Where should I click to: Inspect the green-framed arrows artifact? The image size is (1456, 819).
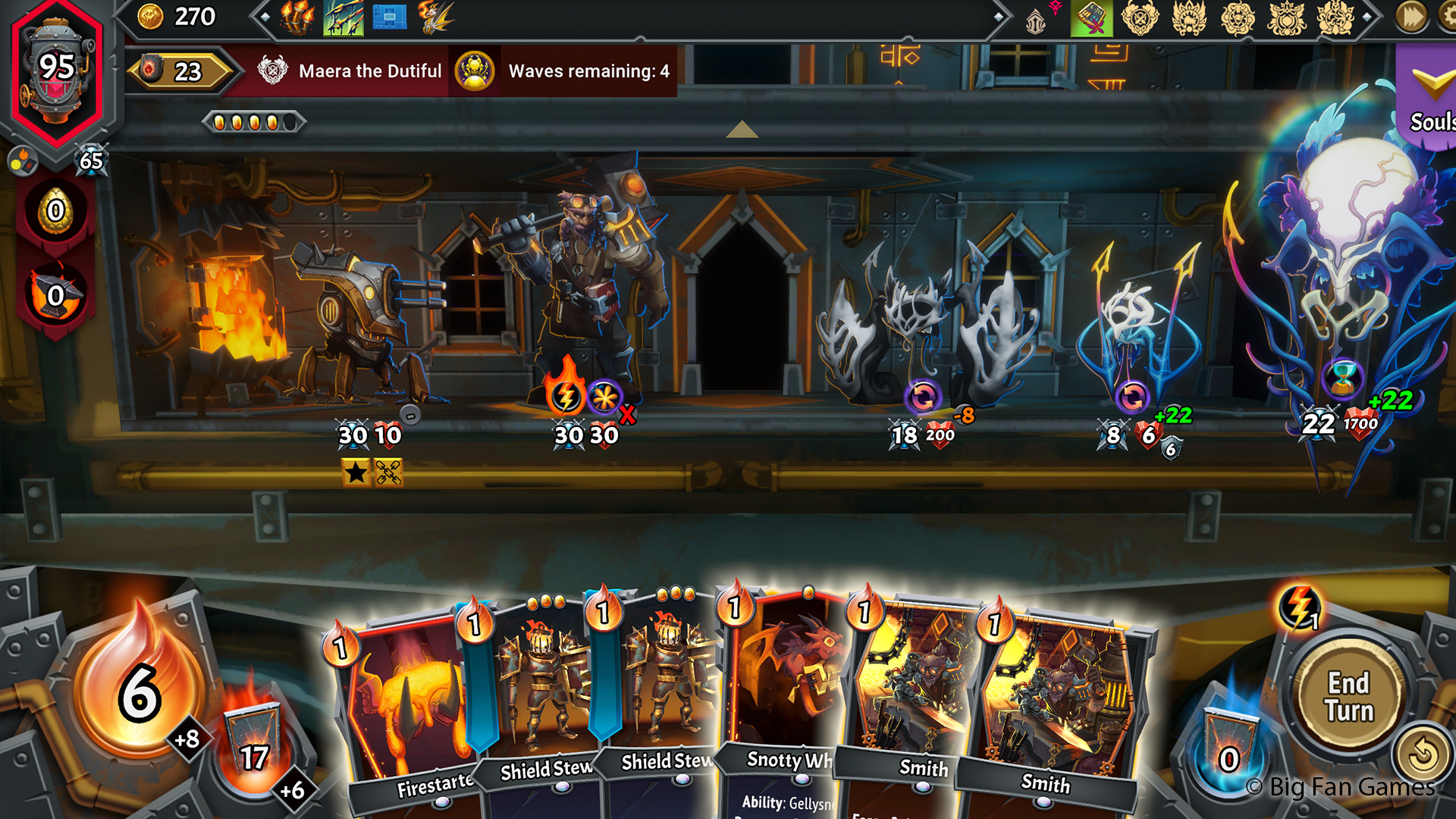click(x=344, y=18)
